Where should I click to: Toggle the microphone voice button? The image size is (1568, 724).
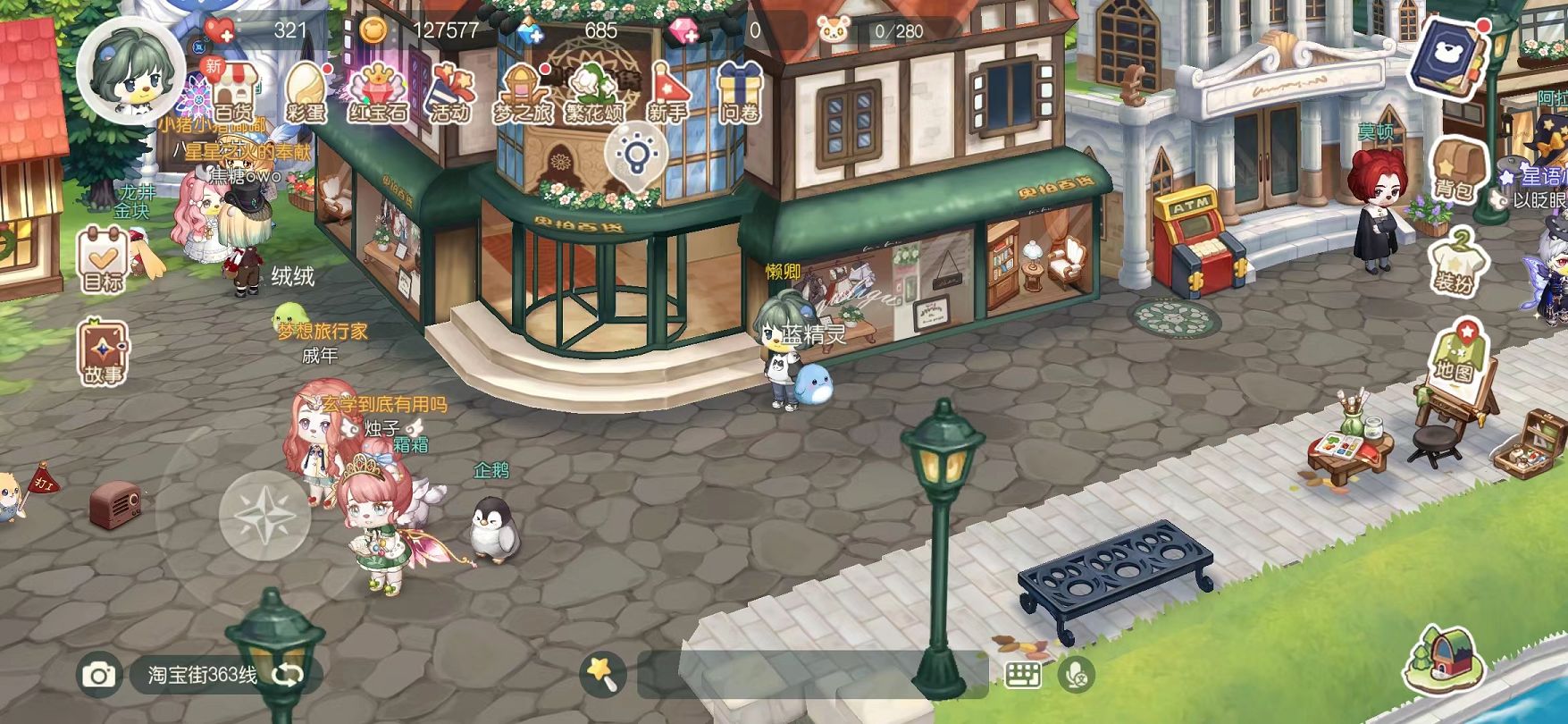coord(1077,675)
